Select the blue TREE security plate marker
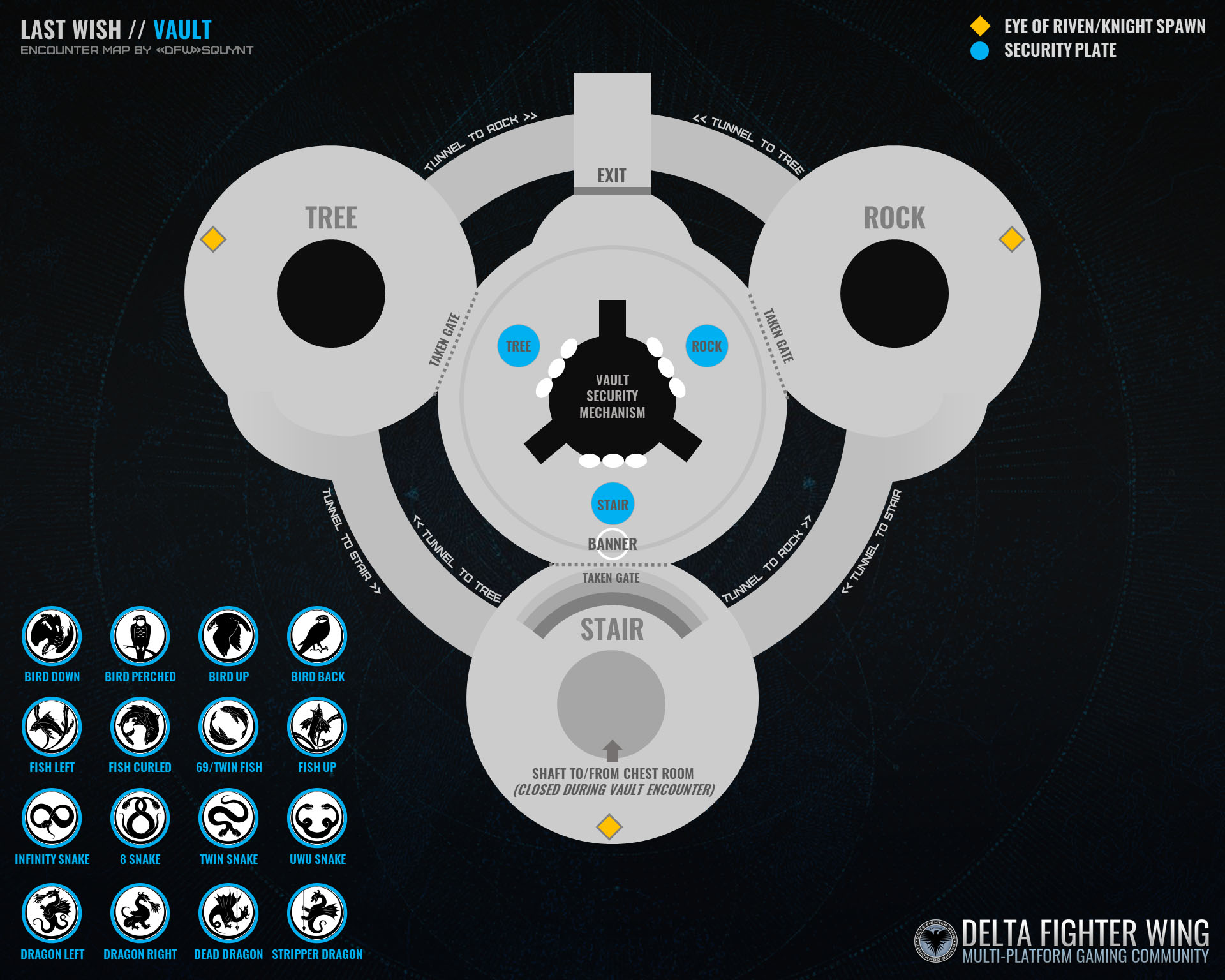1225x980 pixels. [x=518, y=346]
